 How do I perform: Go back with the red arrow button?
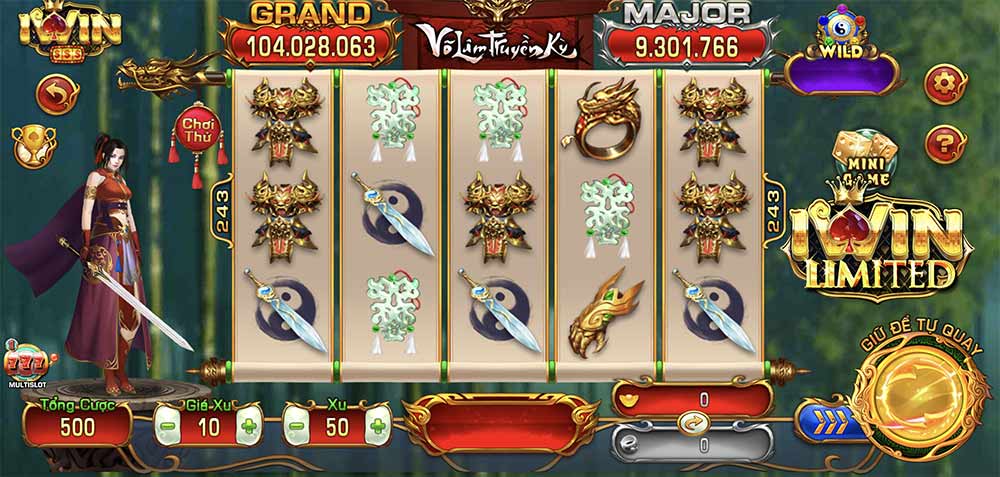click(x=56, y=95)
